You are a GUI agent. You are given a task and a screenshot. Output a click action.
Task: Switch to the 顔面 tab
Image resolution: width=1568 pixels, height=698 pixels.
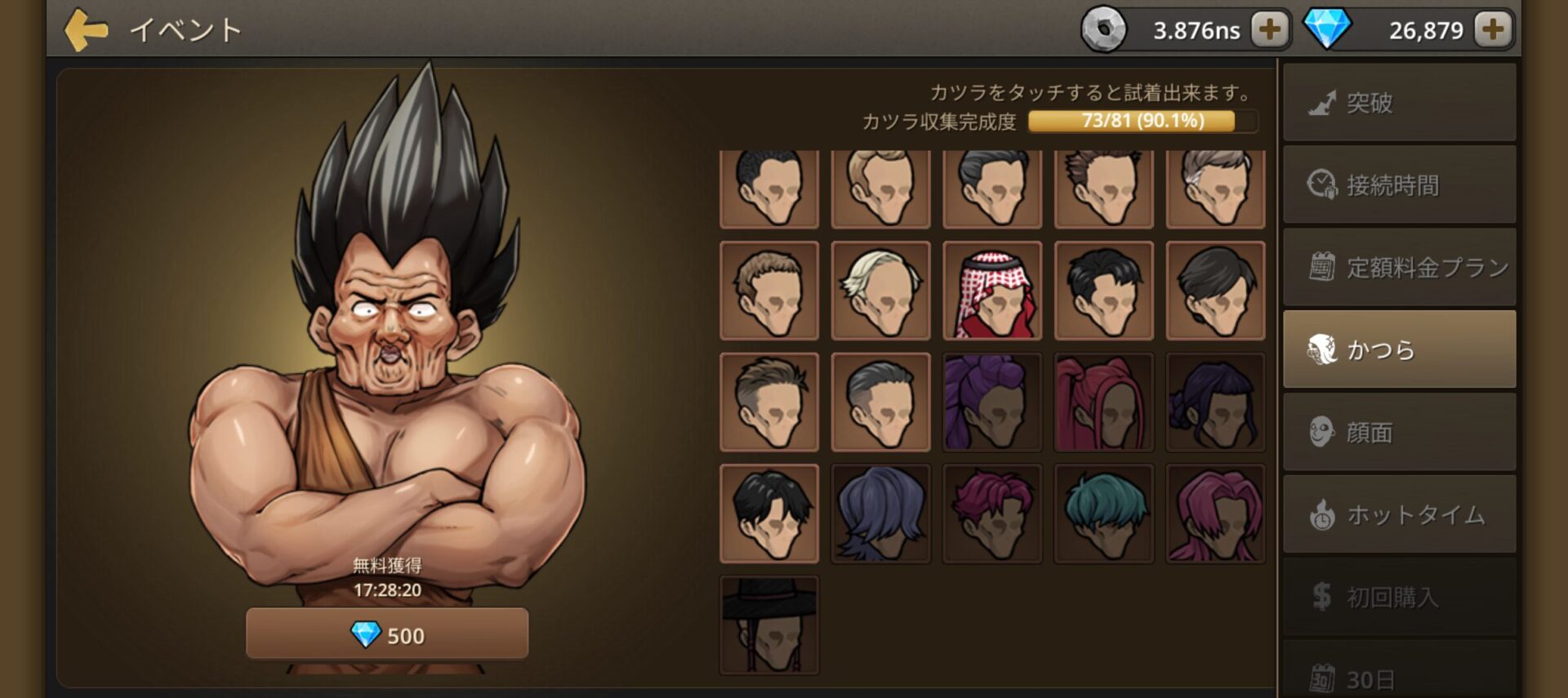pyautogui.click(x=1399, y=432)
